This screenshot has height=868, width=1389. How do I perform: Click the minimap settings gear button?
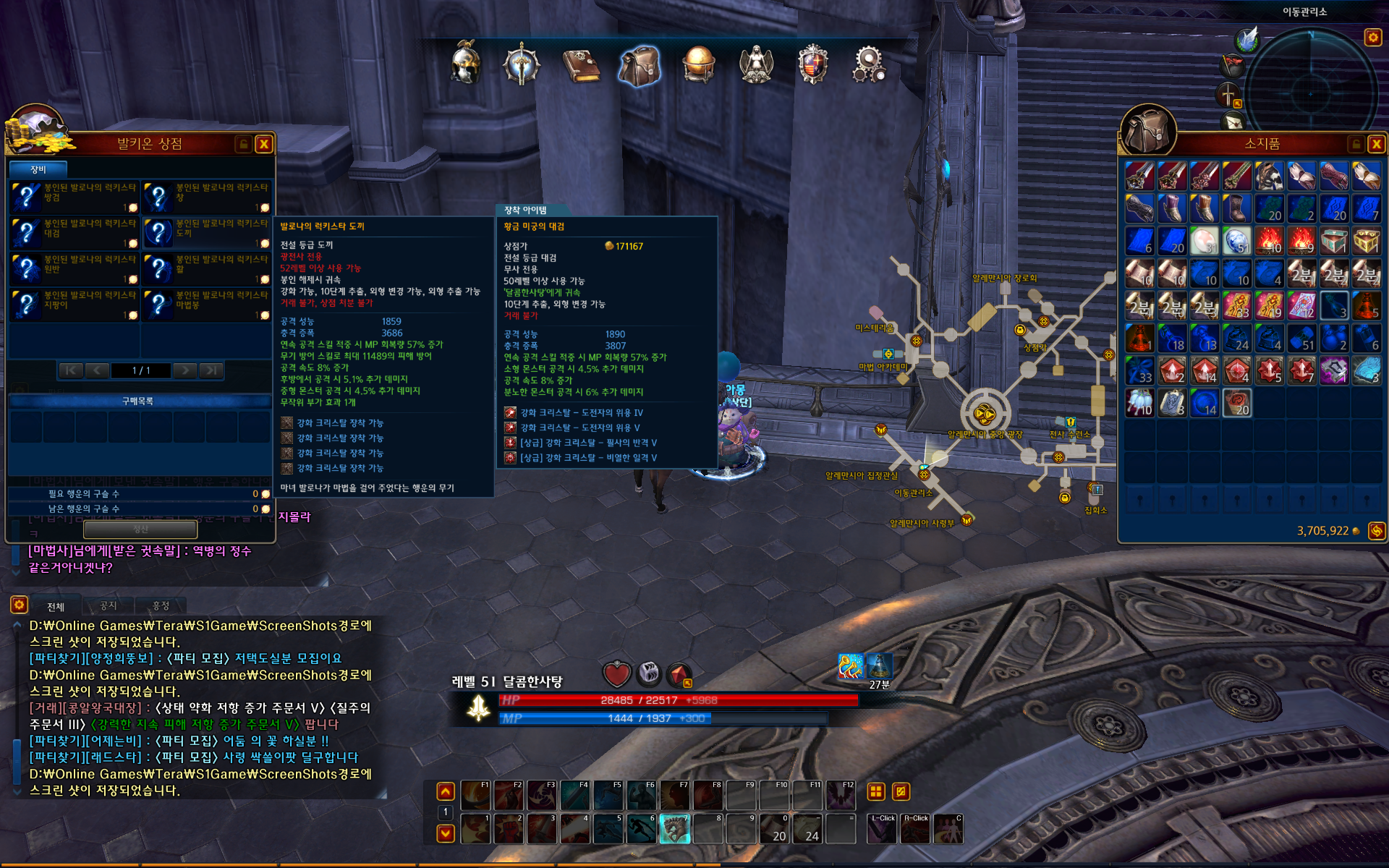(x=1372, y=37)
